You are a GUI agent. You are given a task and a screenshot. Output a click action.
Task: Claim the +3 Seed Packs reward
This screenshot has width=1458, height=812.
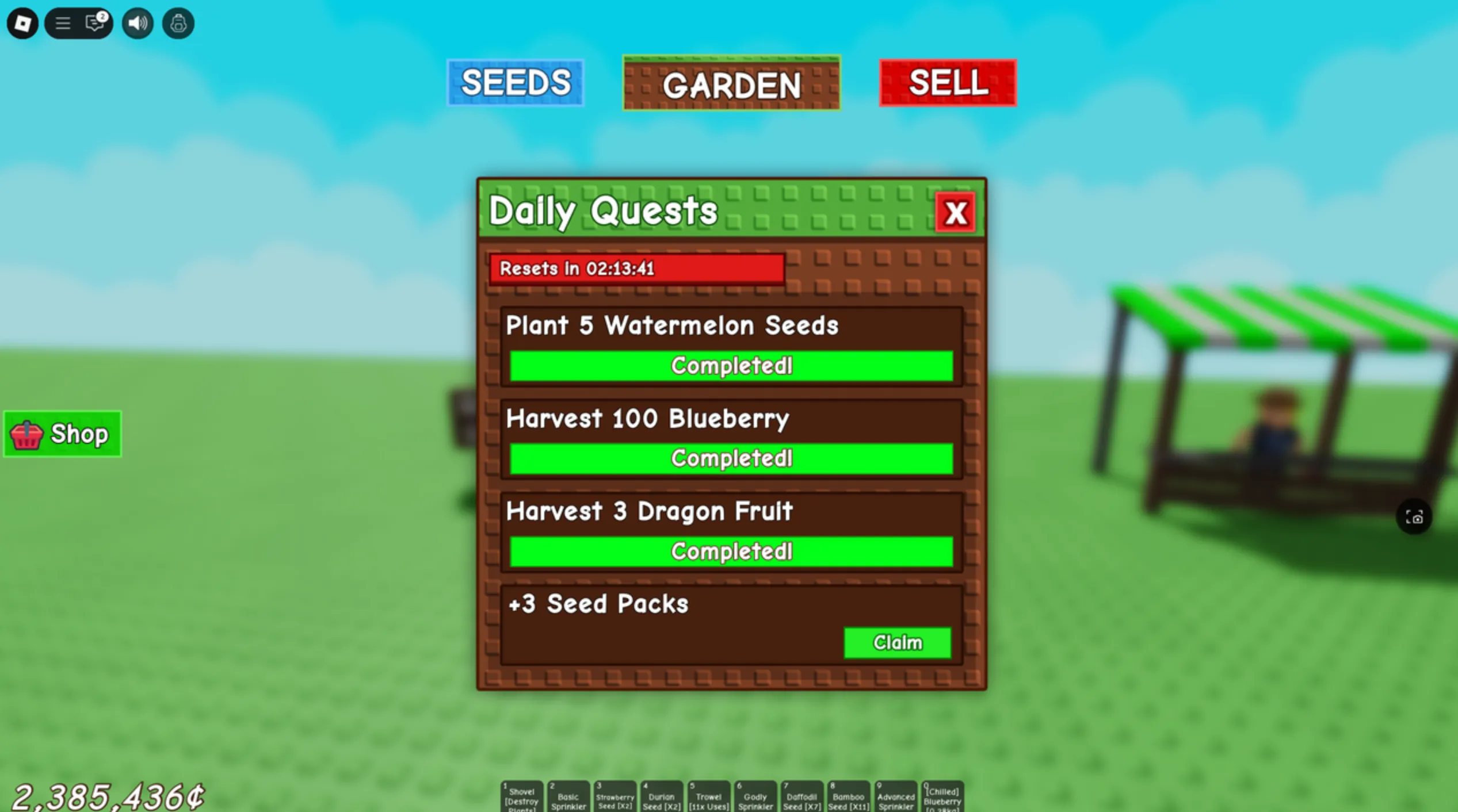(x=898, y=642)
